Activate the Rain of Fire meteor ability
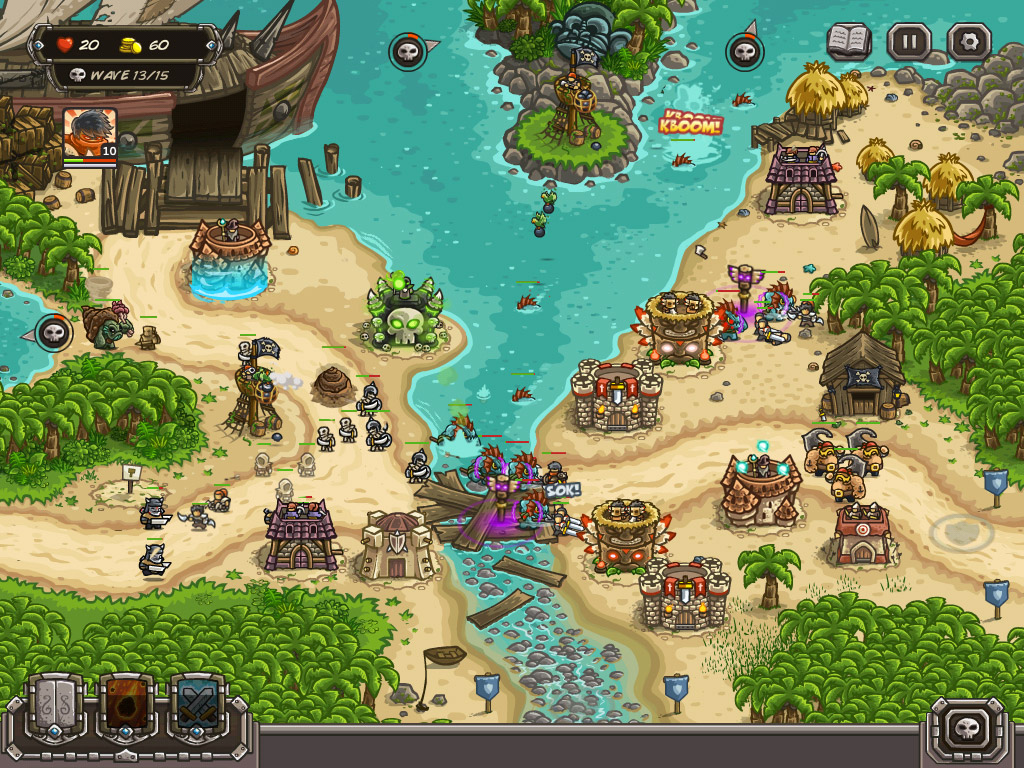Screen dimensions: 1024x768 126,707
